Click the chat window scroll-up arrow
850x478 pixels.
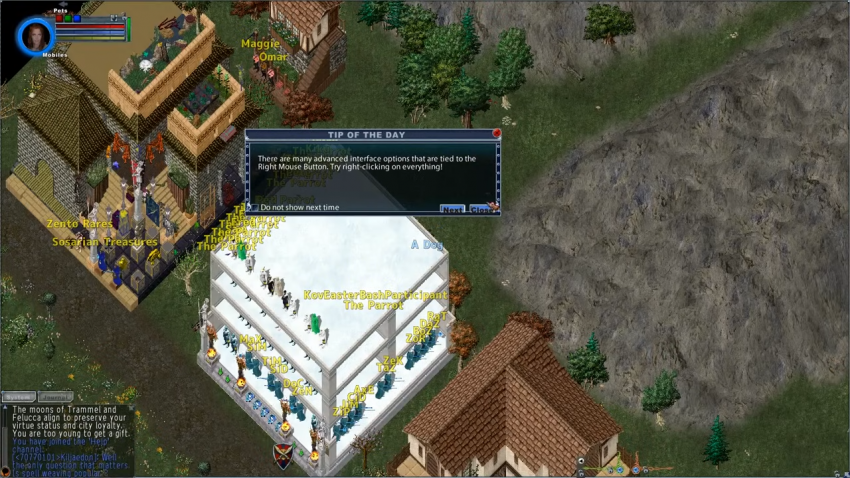tap(5, 407)
